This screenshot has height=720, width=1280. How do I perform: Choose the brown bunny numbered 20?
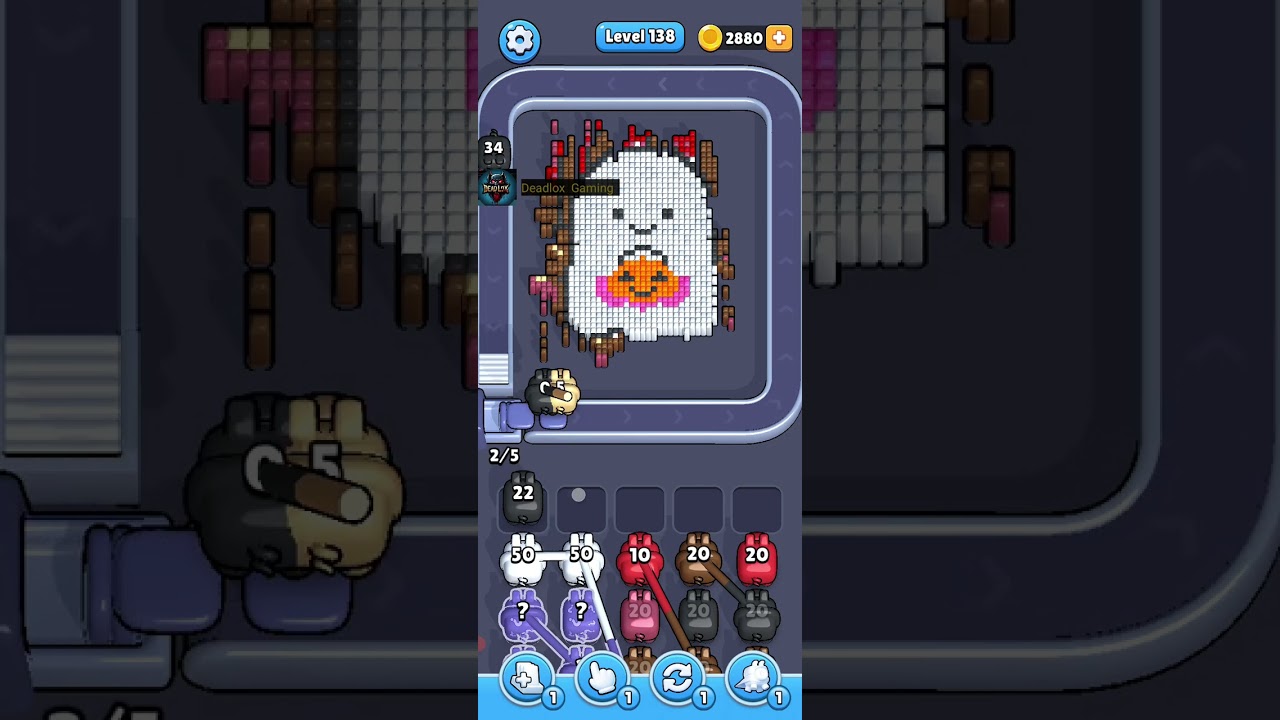698,562
